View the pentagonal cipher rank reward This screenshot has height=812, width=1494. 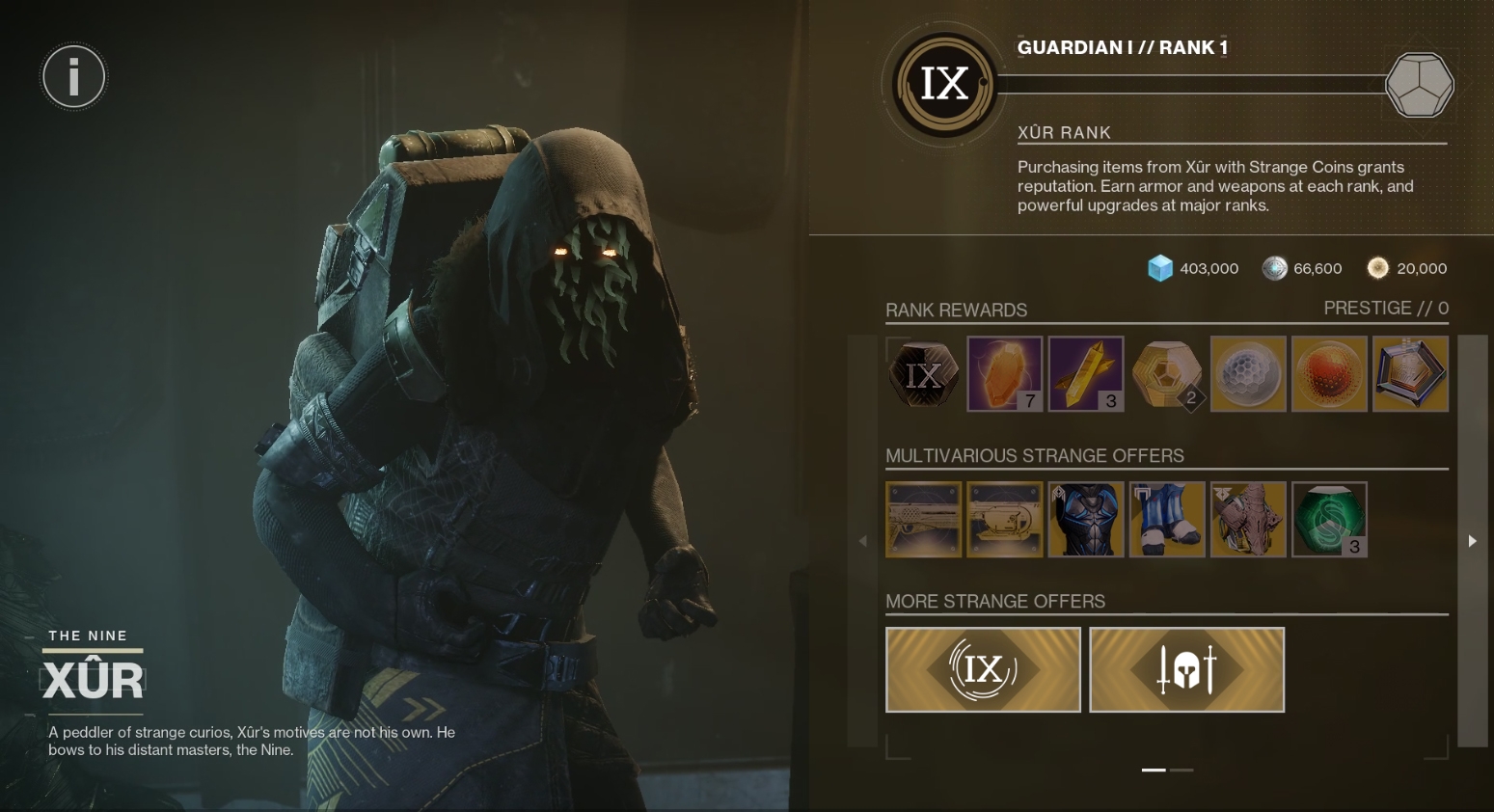[x=1410, y=374]
